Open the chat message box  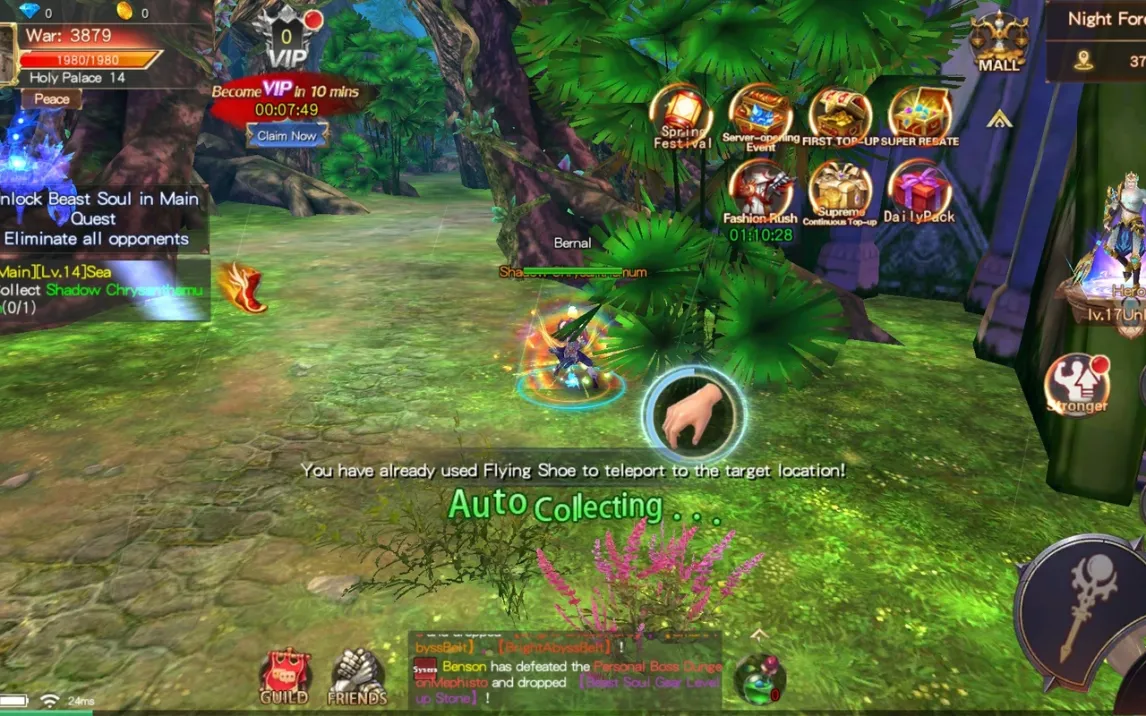(565, 670)
